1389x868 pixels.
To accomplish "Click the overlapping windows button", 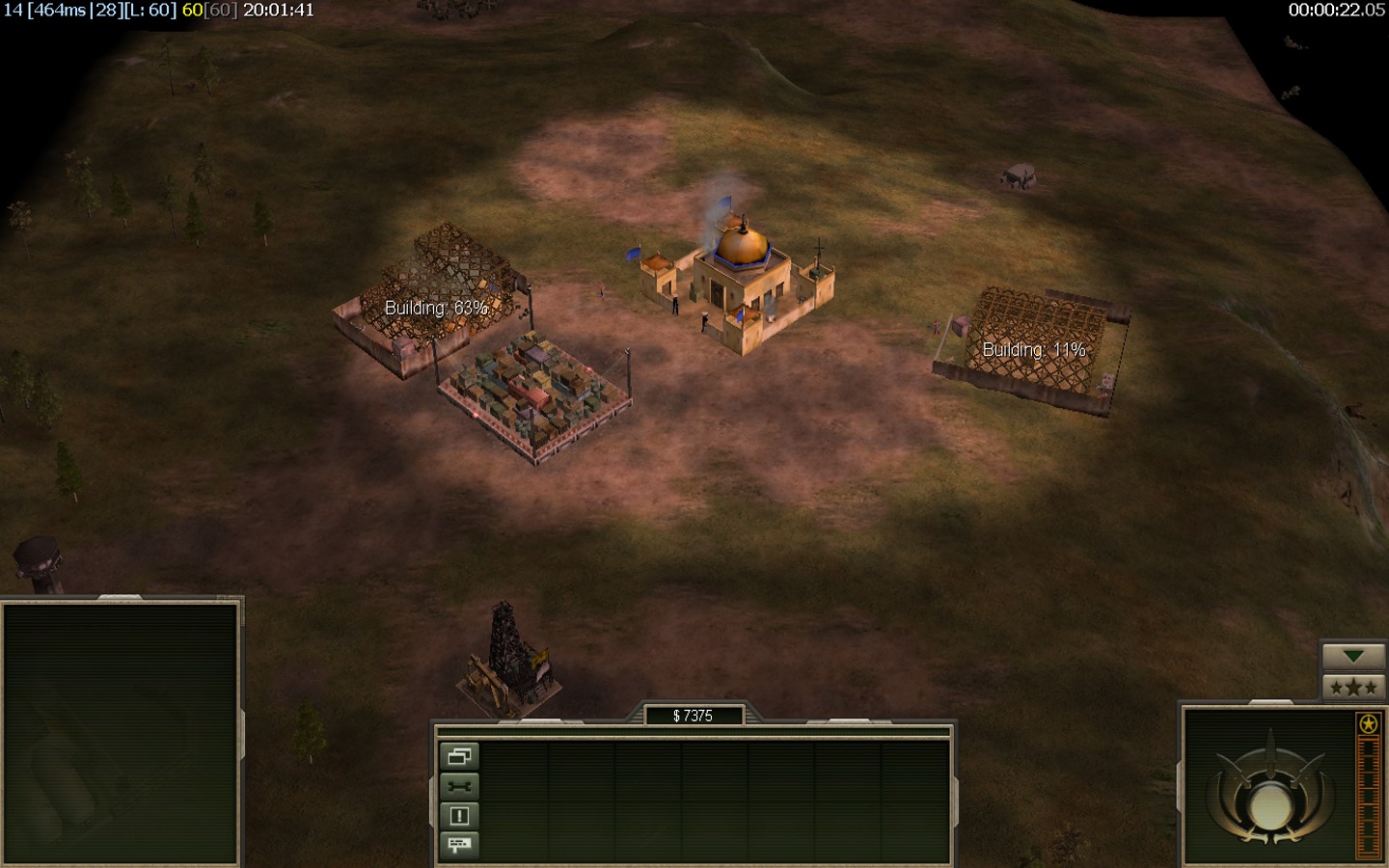I will 459,756.
